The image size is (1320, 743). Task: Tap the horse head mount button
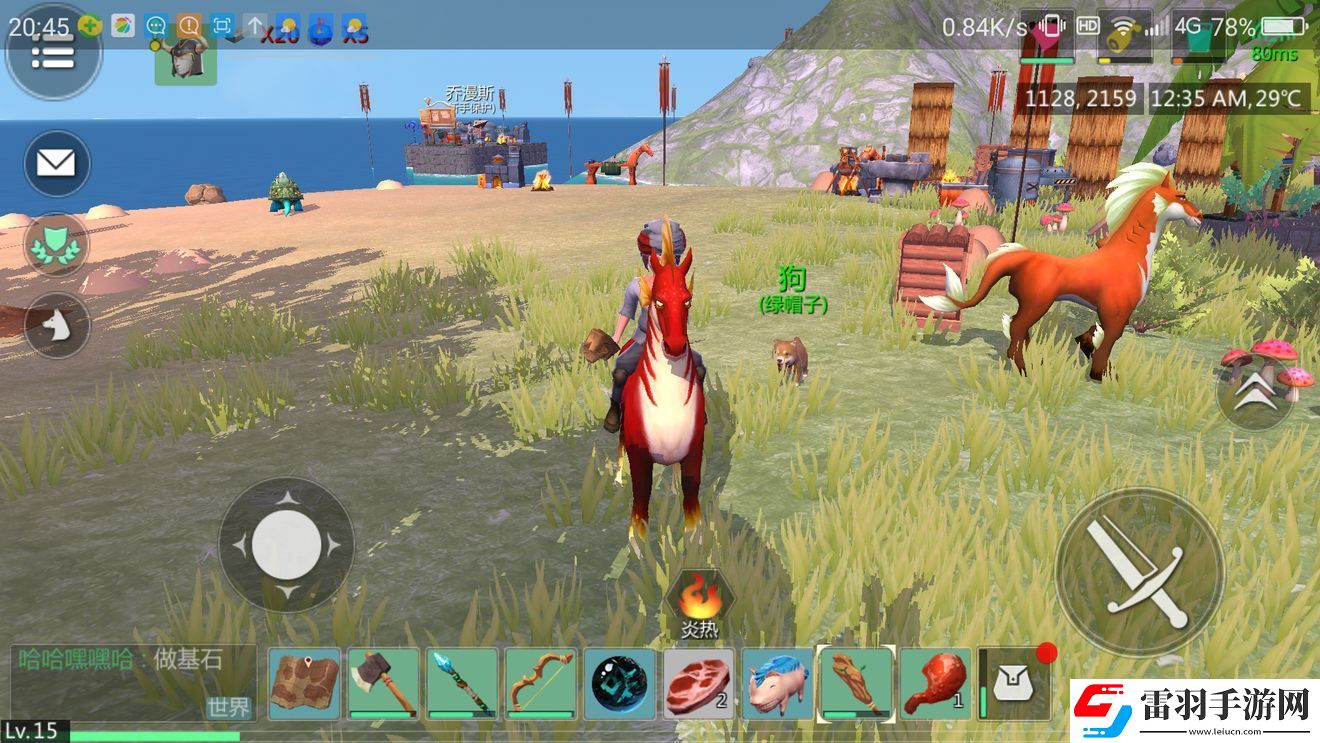pos(56,325)
